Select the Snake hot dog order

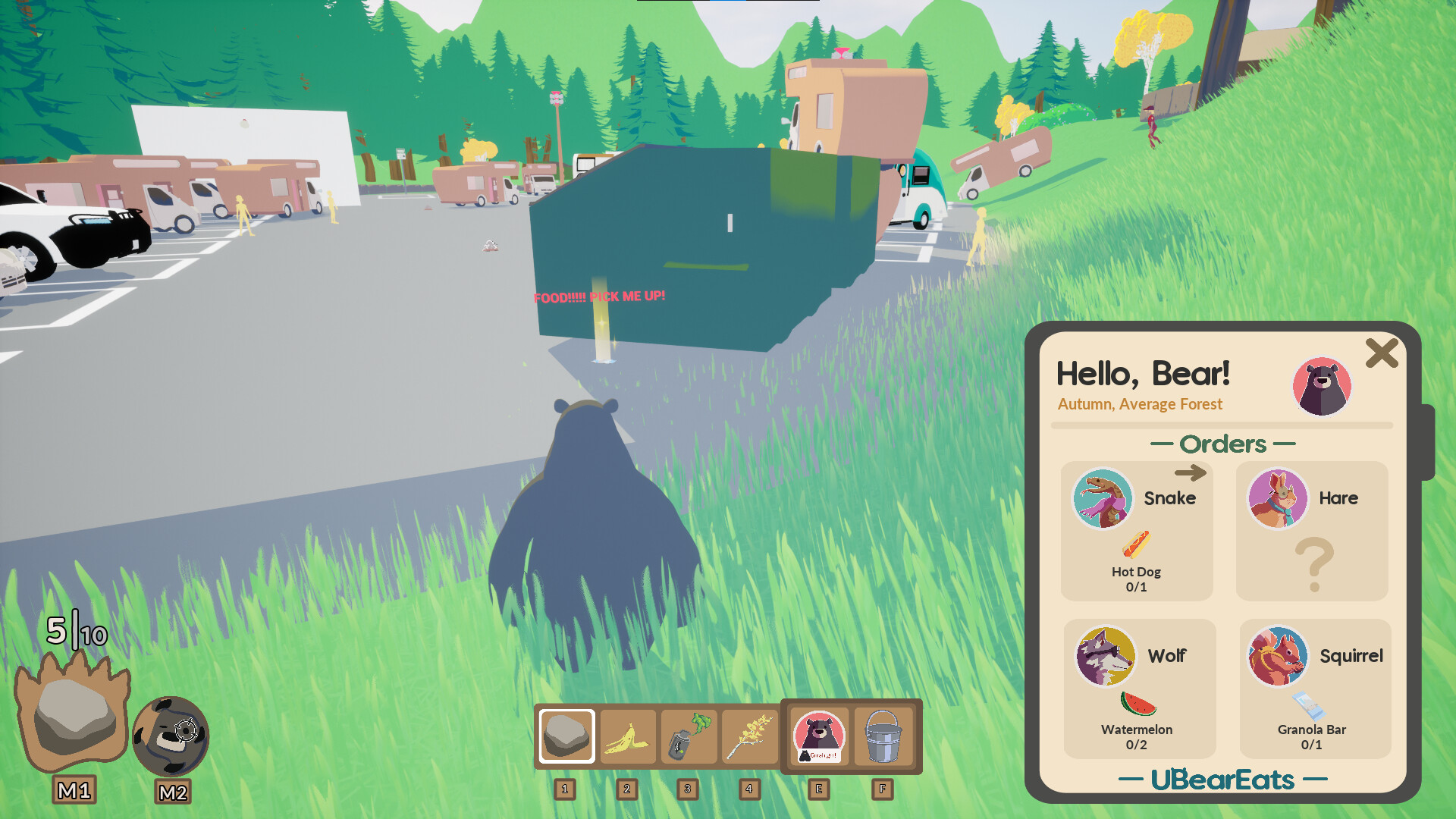click(1136, 531)
